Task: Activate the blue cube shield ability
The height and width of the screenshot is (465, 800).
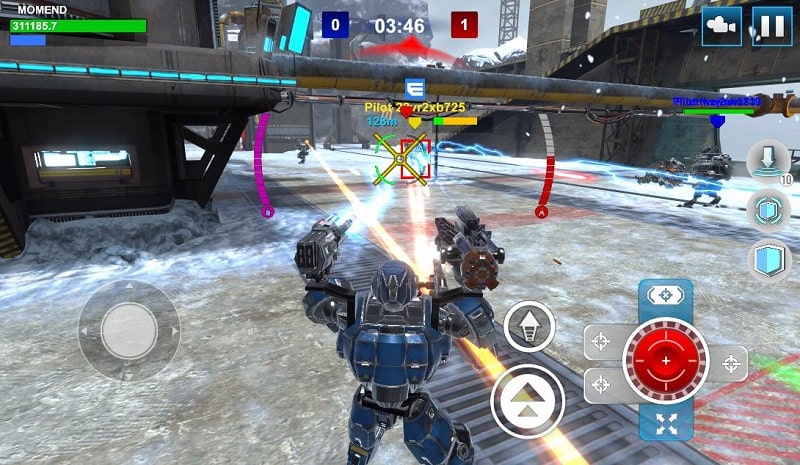Action: click(768, 260)
